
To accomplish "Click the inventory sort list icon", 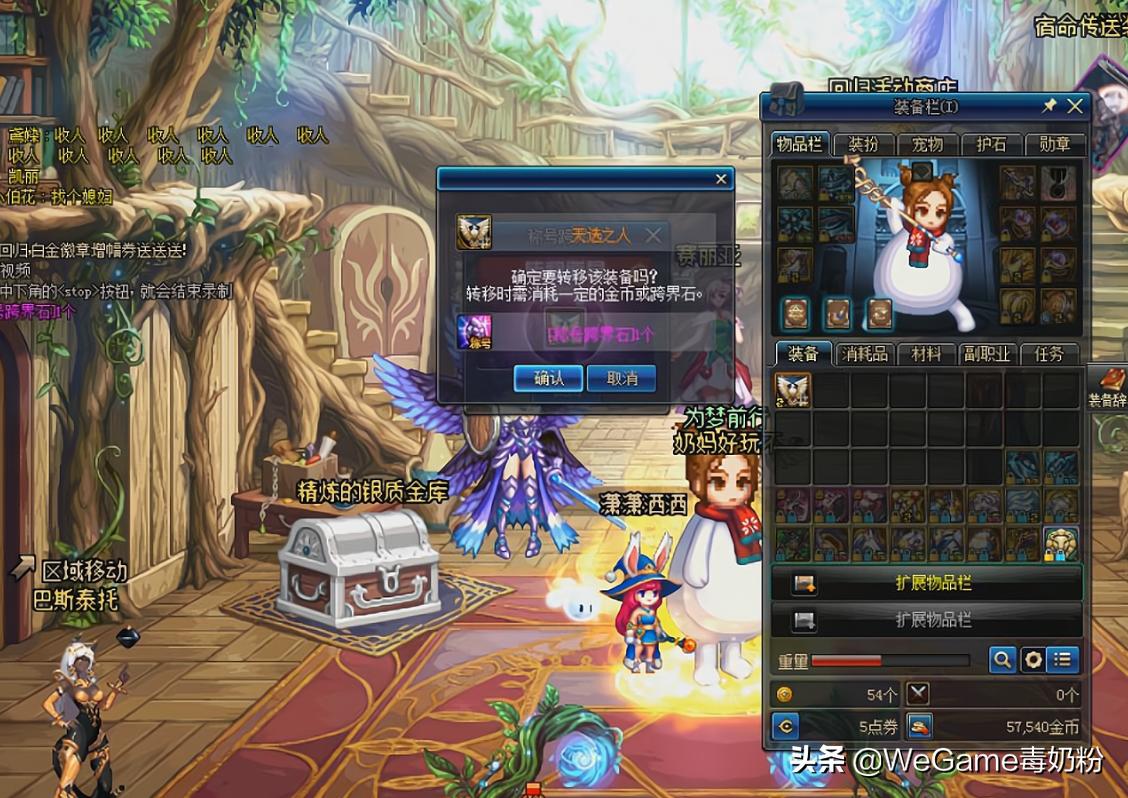I will (1063, 660).
